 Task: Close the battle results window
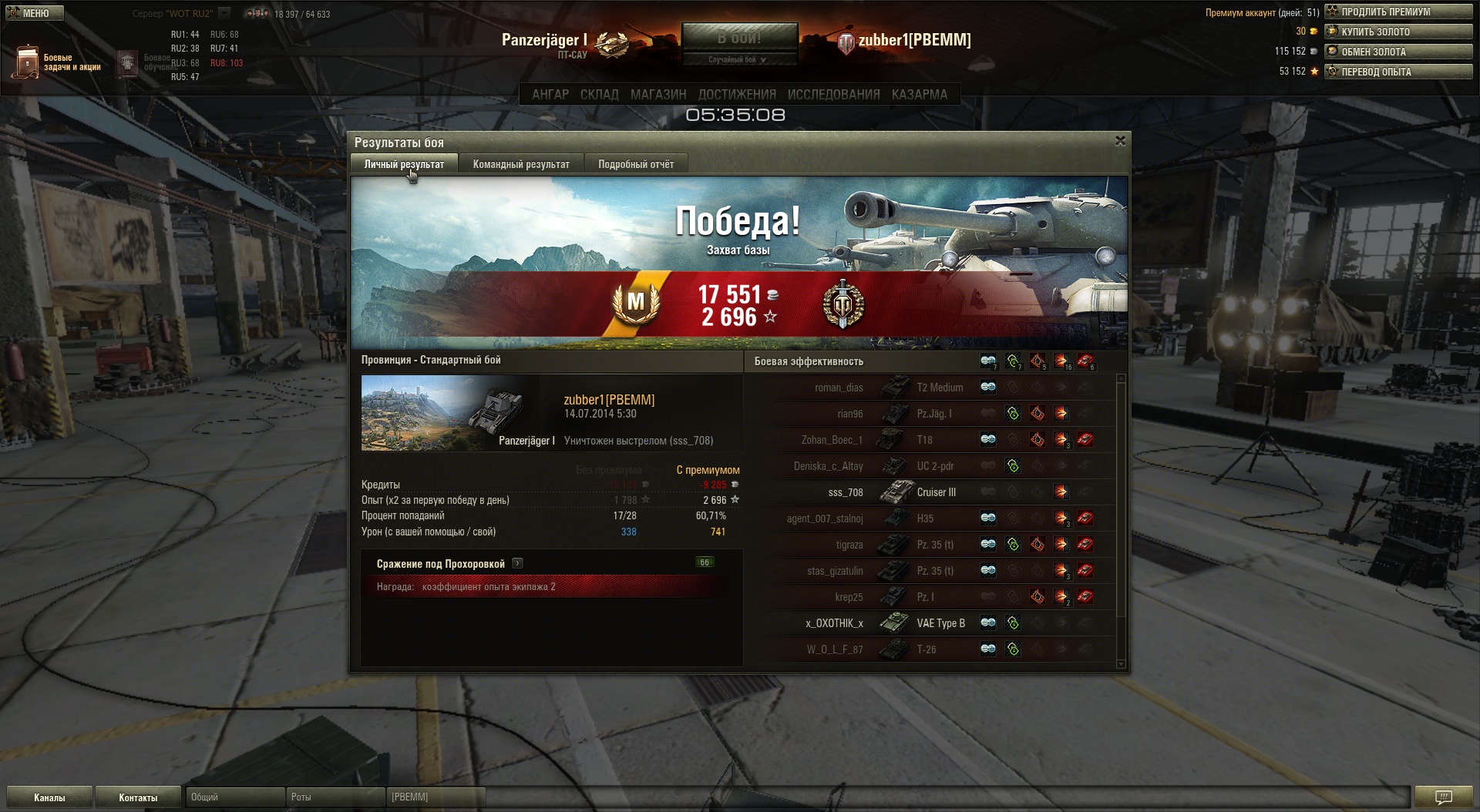pyautogui.click(x=1120, y=141)
